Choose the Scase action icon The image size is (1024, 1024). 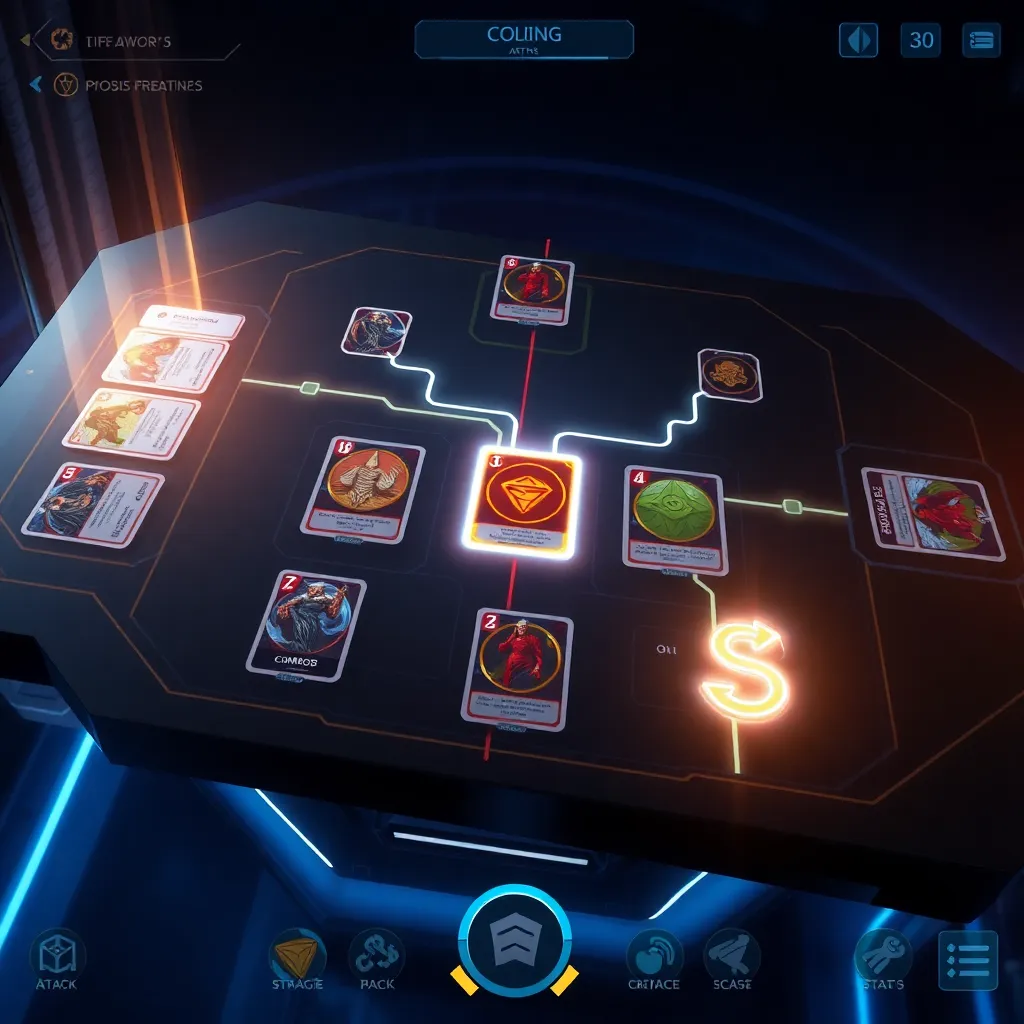point(732,957)
